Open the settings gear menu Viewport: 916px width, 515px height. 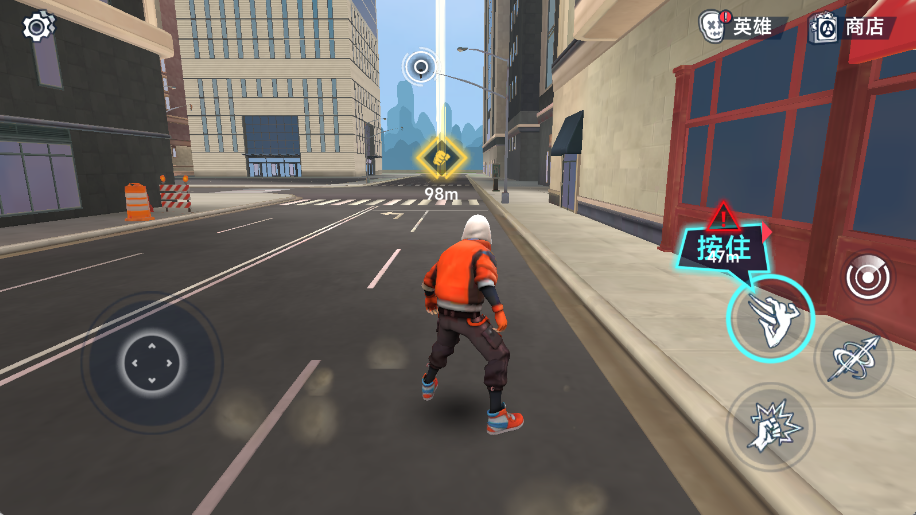[x=38, y=26]
